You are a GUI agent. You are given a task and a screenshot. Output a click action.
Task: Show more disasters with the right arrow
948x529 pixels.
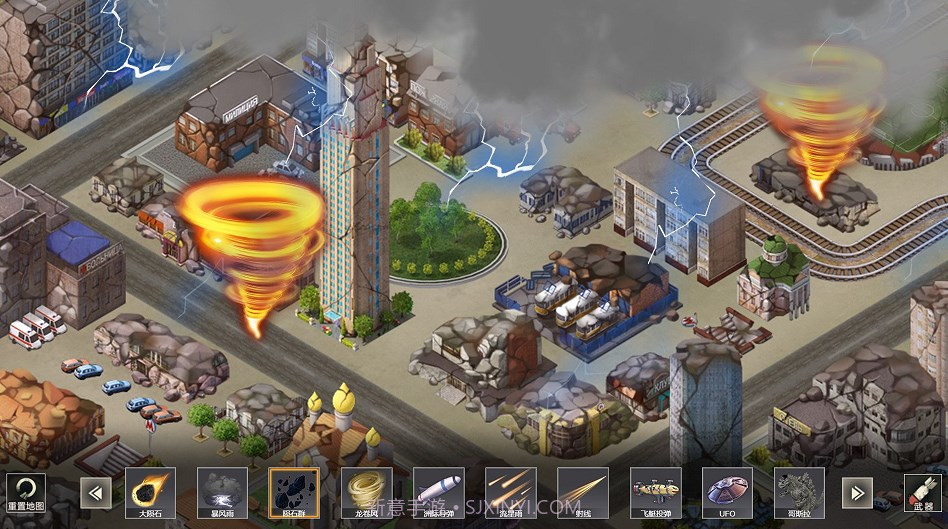[x=856, y=492]
